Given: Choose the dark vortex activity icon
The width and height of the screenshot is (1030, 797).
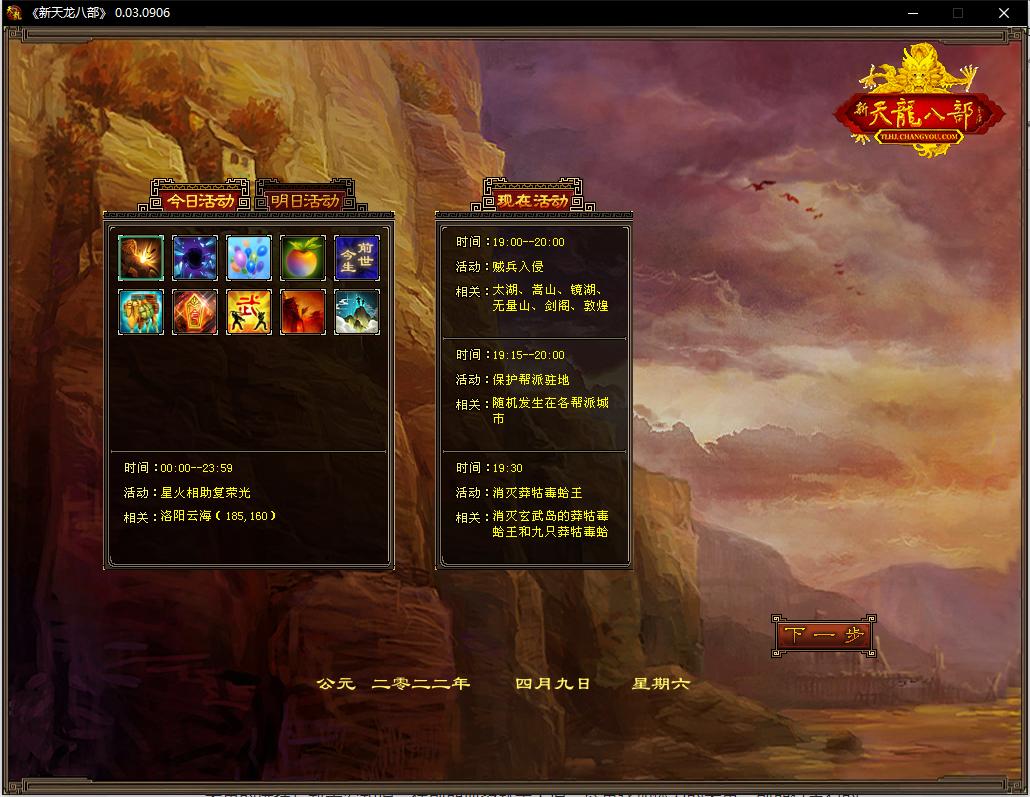Looking at the screenshot, I should [x=195, y=258].
